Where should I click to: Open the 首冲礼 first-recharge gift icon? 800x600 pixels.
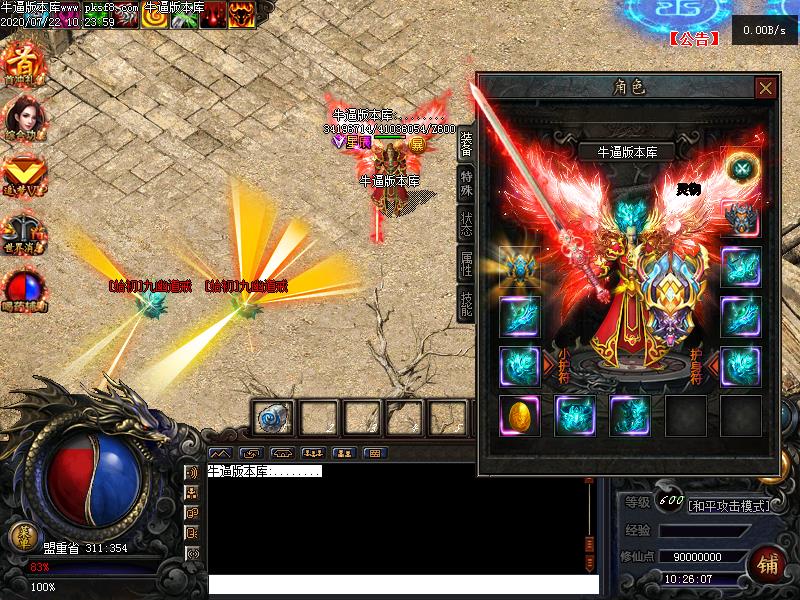[22, 58]
